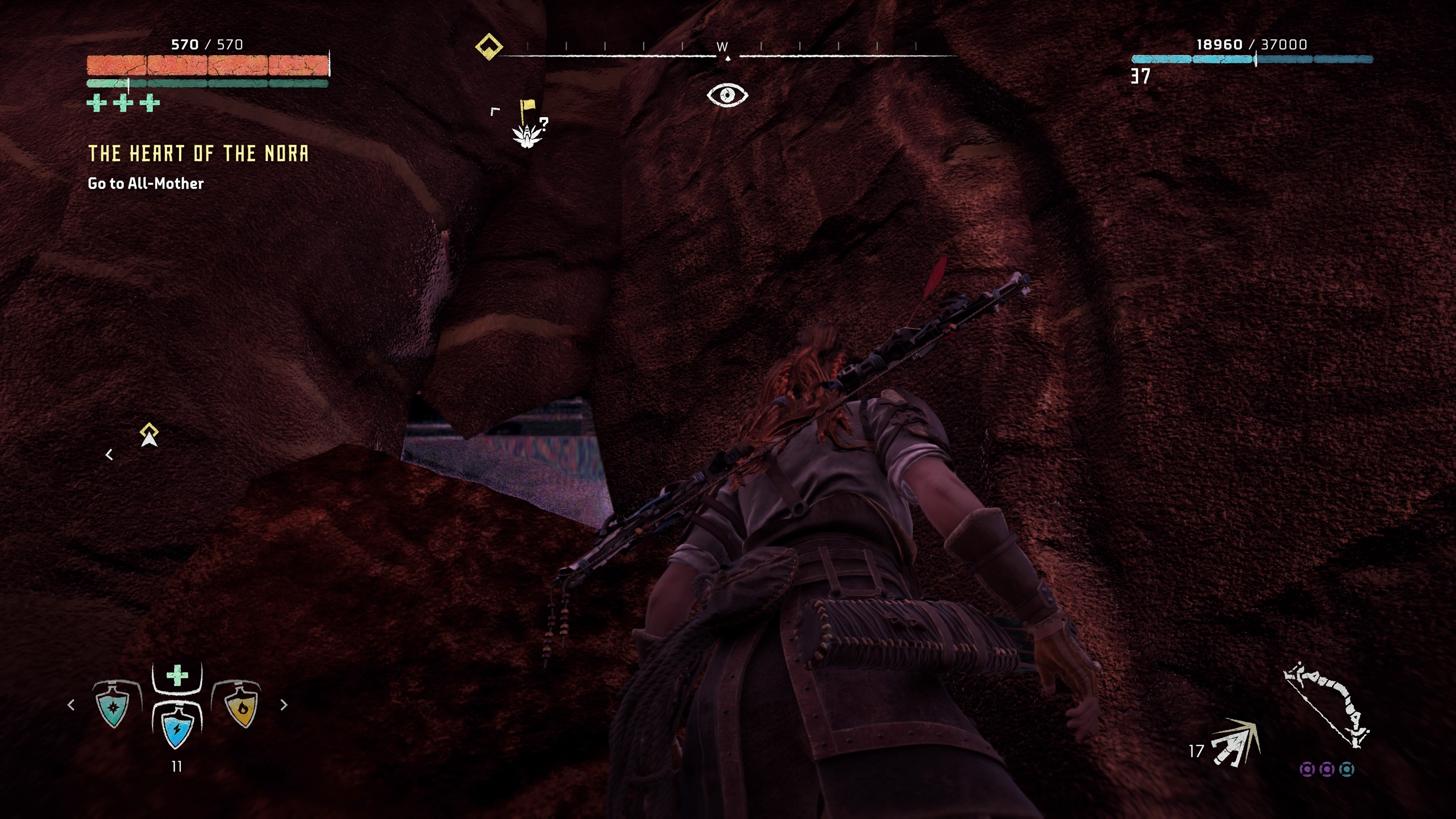Click the left chevron near objective marker
The width and height of the screenshot is (1456, 819).
(x=110, y=455)
